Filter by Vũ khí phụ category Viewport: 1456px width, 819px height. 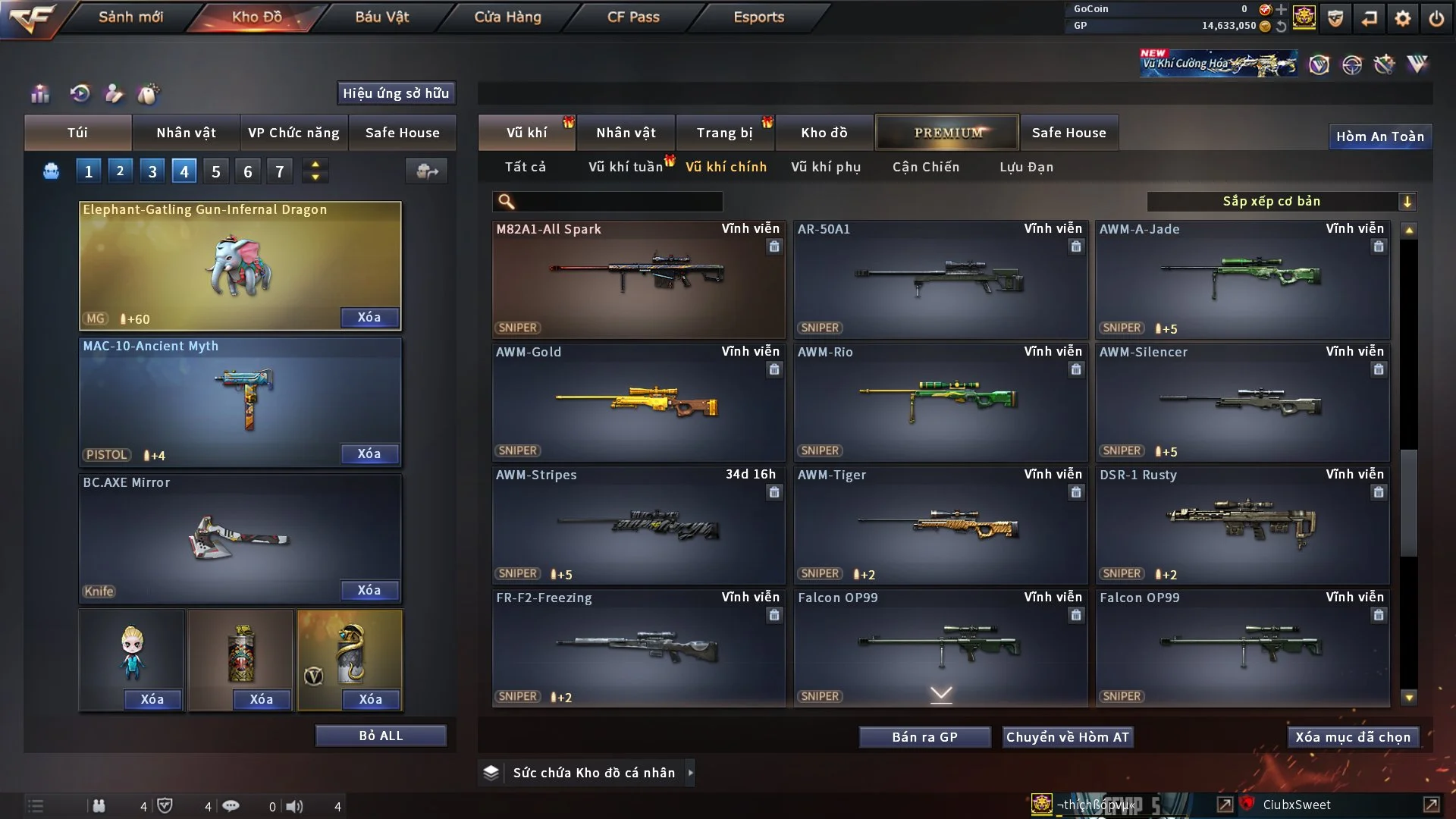click(825, 167)
